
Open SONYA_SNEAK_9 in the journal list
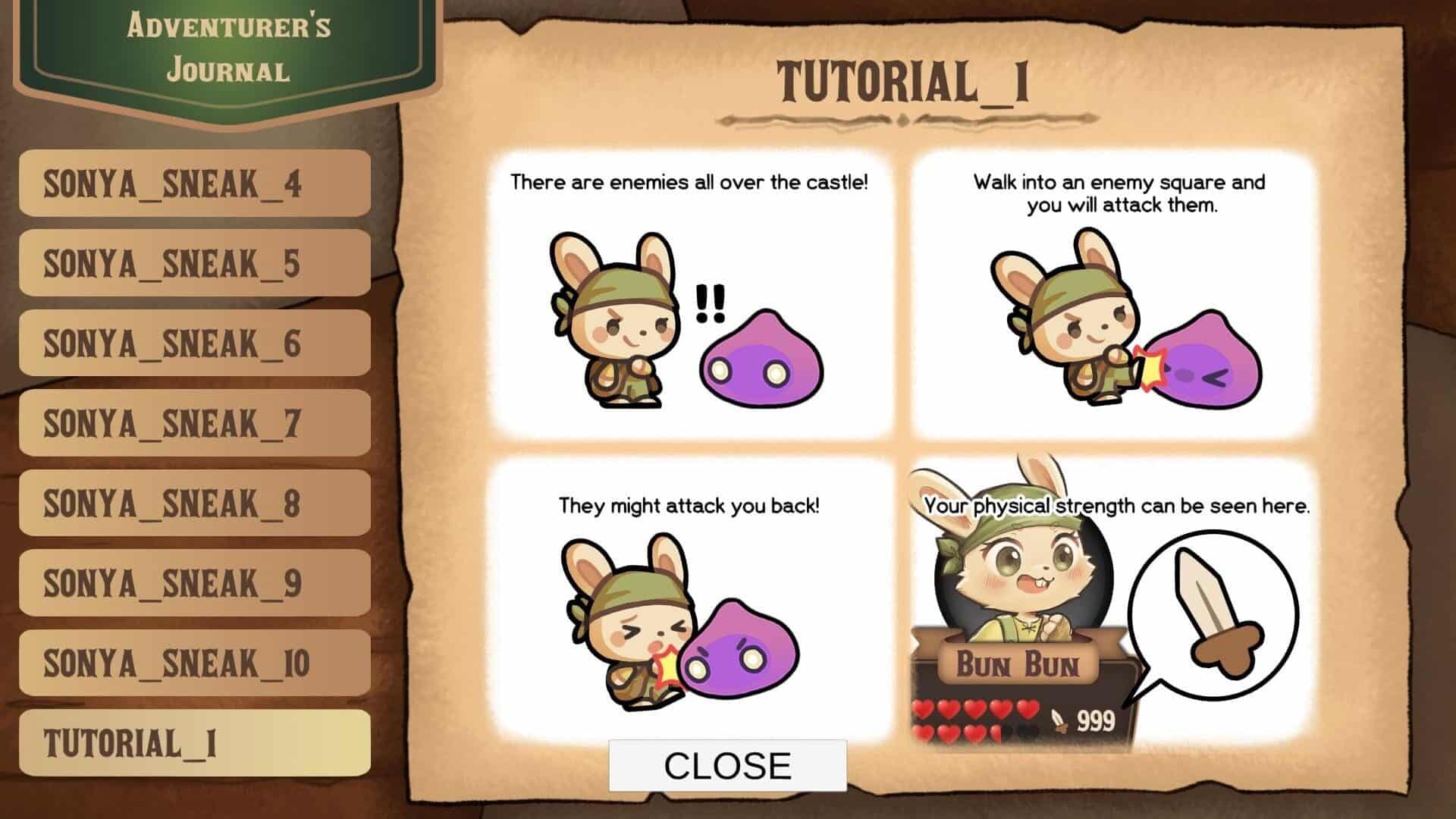(195, 583)
